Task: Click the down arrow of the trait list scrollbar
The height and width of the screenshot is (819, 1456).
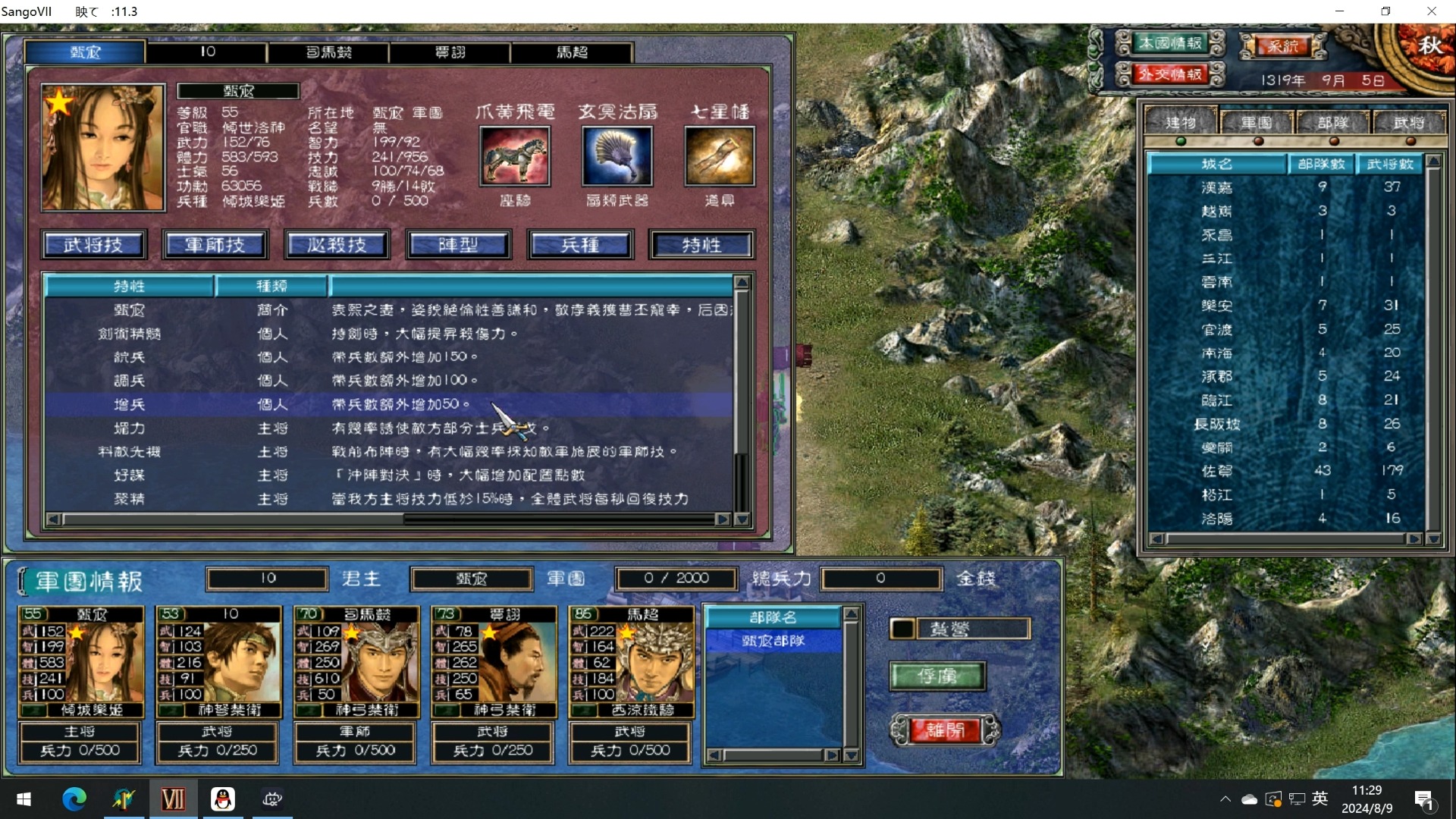Action: (742, 520)
